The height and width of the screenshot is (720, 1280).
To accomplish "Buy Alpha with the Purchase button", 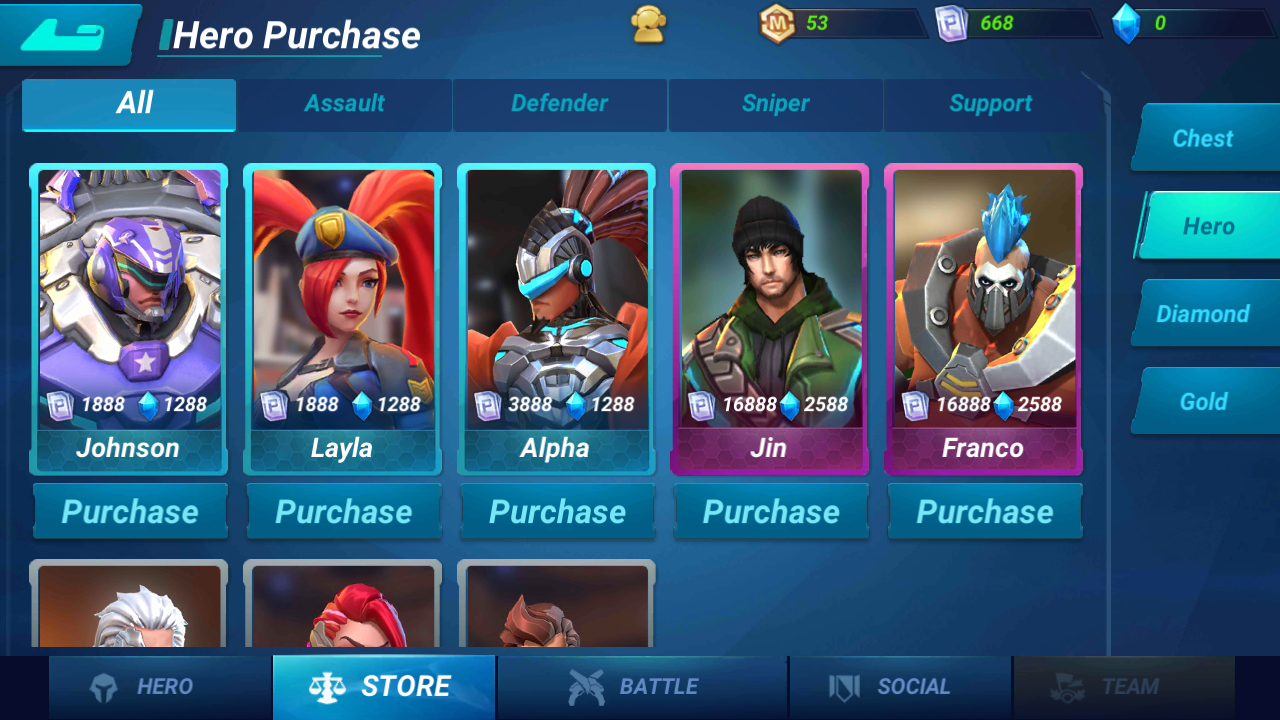I will [557, 512].
